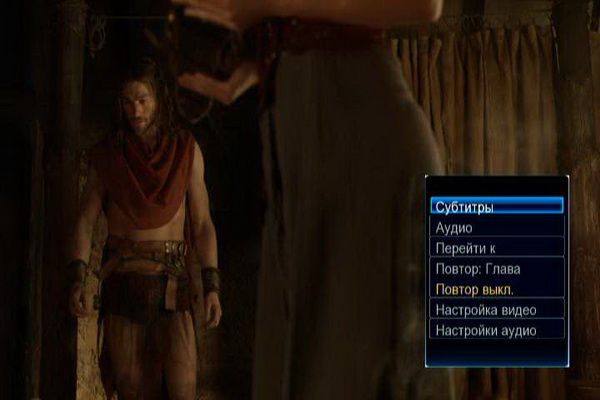The width and height of the screenshot is (600, 400).
Task: Select the Субтитры menu entry
Action: [x=497, y=206]
